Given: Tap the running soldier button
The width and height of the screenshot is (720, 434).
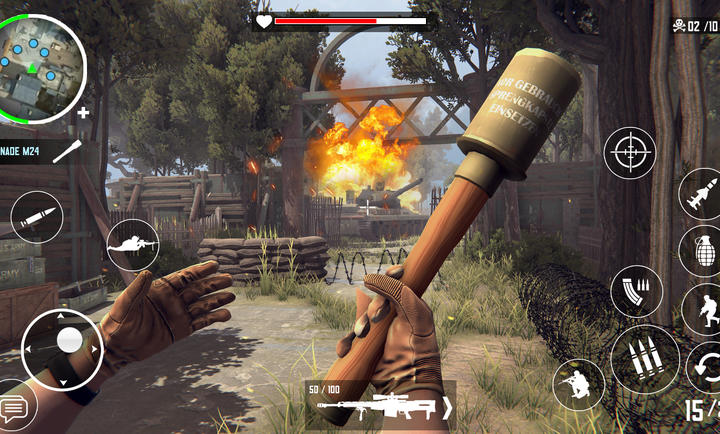Looking at the screenshot, I should [x=706, y=310].
